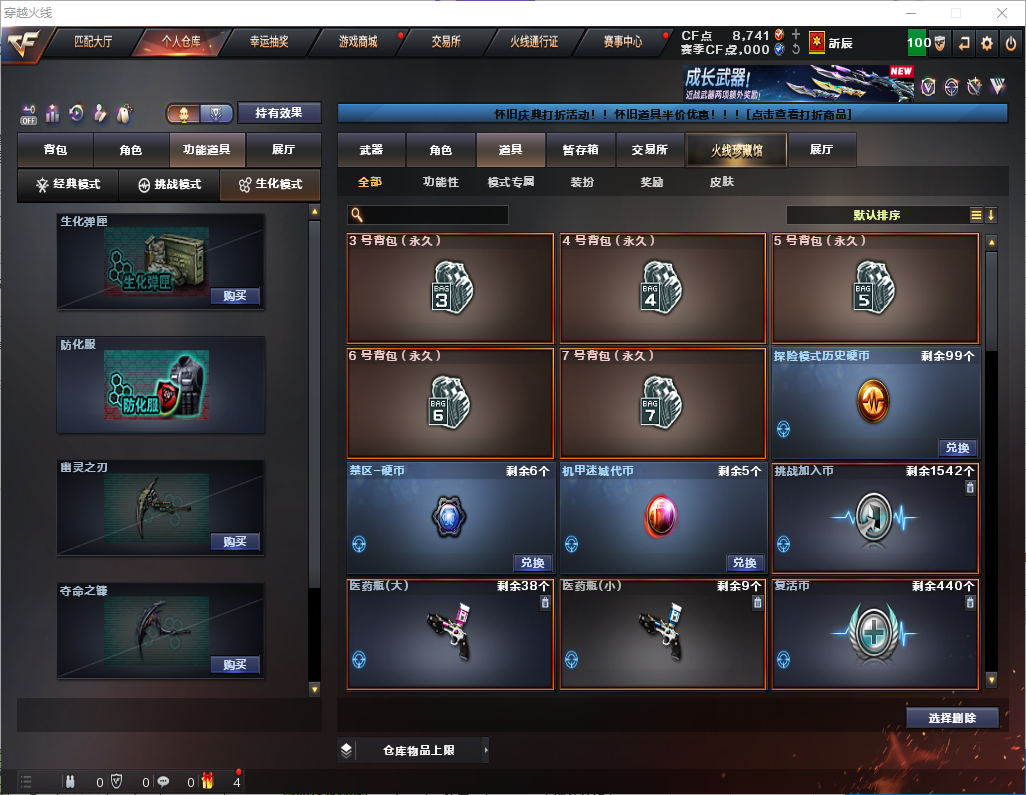Exchange the 探险模式历史硬币 coins
Viewport: 1026px width, 795px height.
click(957, 448)
